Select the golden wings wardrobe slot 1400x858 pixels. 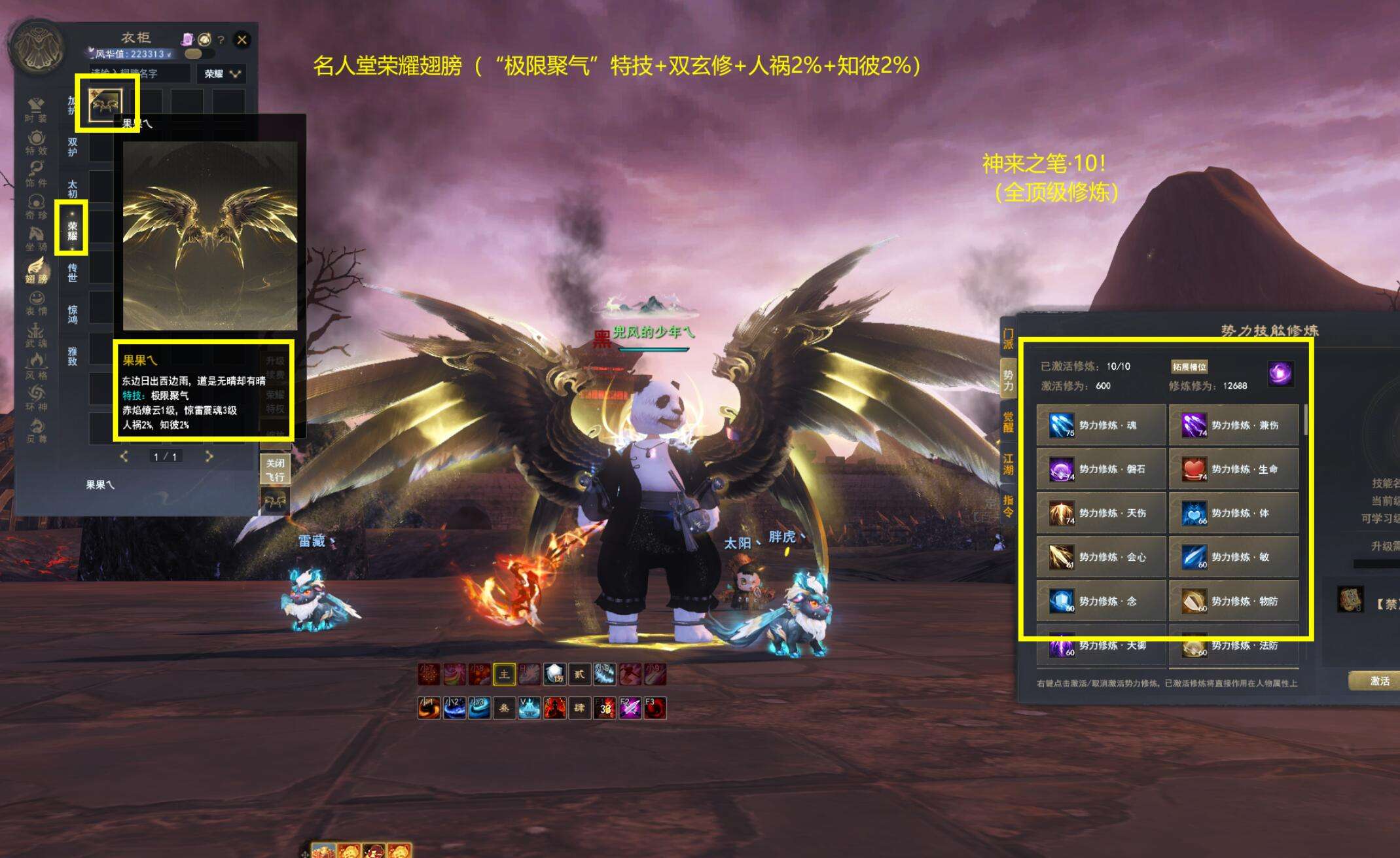(106, 103)
